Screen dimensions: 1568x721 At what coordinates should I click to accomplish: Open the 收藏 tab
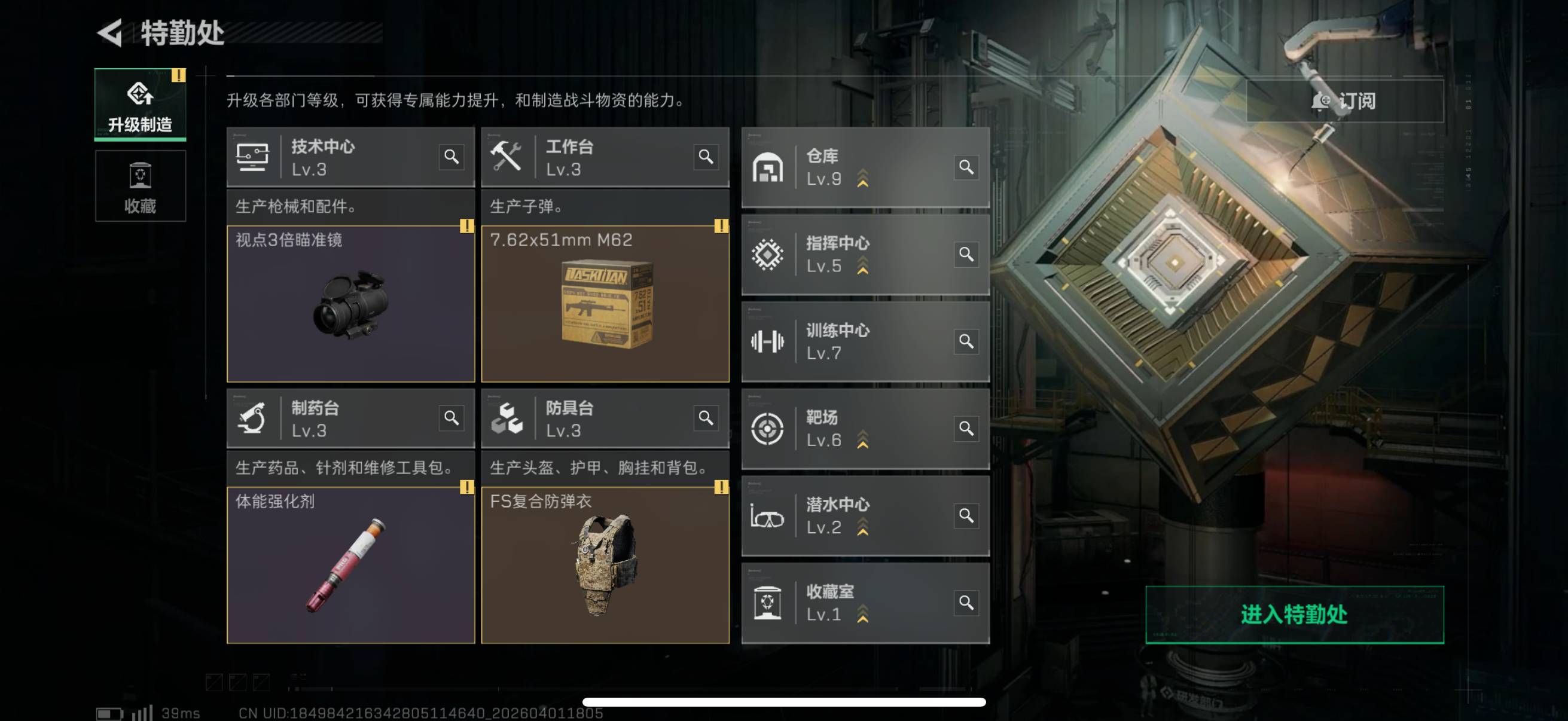tap(140, 186)
